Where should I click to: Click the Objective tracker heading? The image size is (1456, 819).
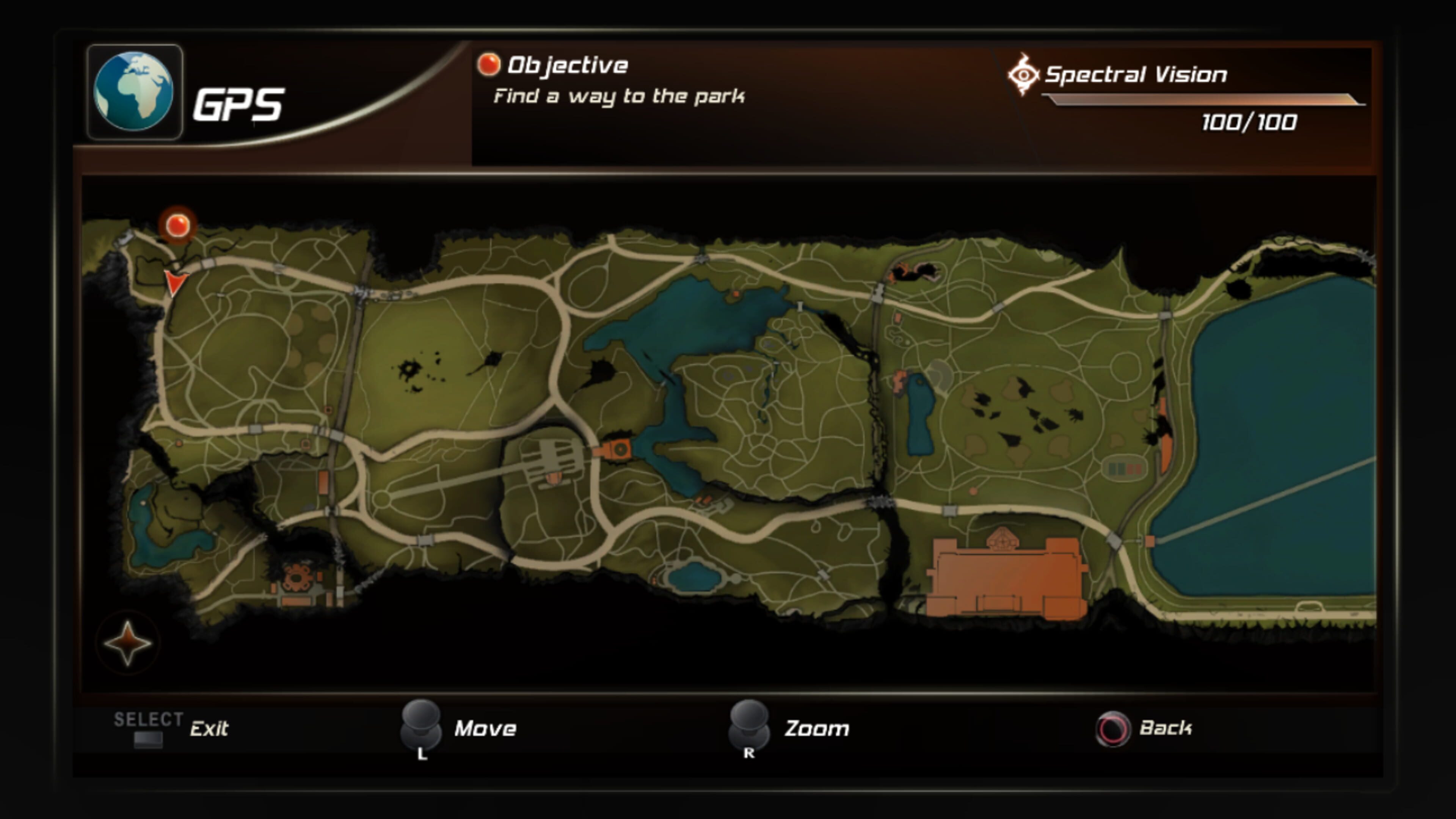coord(567,66)
